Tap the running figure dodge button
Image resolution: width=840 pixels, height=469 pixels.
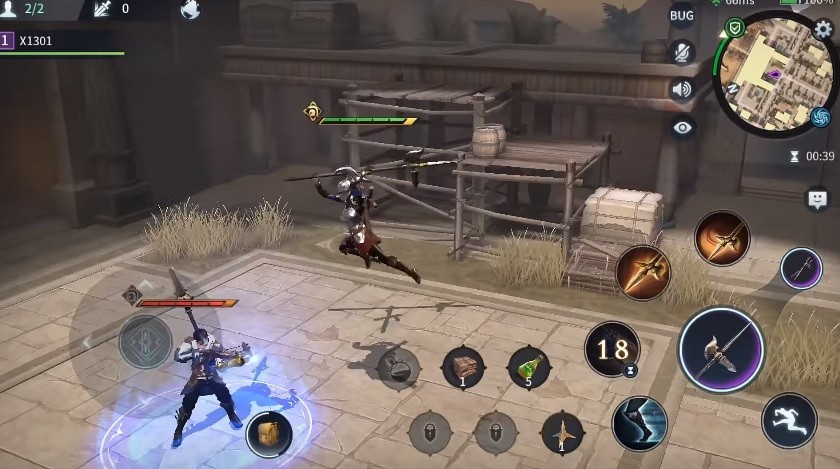click(x=789, y=420)
